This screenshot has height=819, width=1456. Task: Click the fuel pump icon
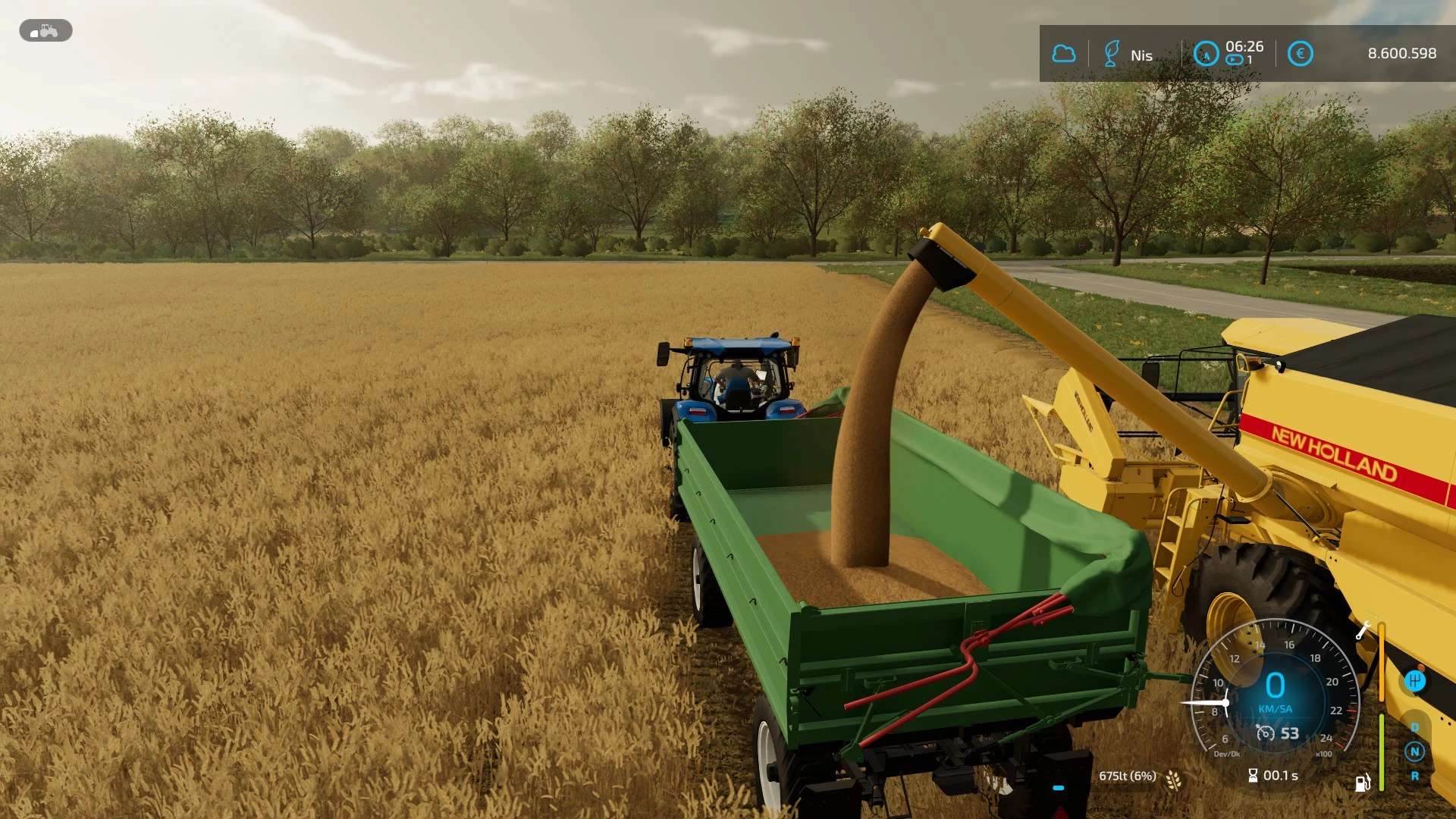click(x=1363, y=783)
